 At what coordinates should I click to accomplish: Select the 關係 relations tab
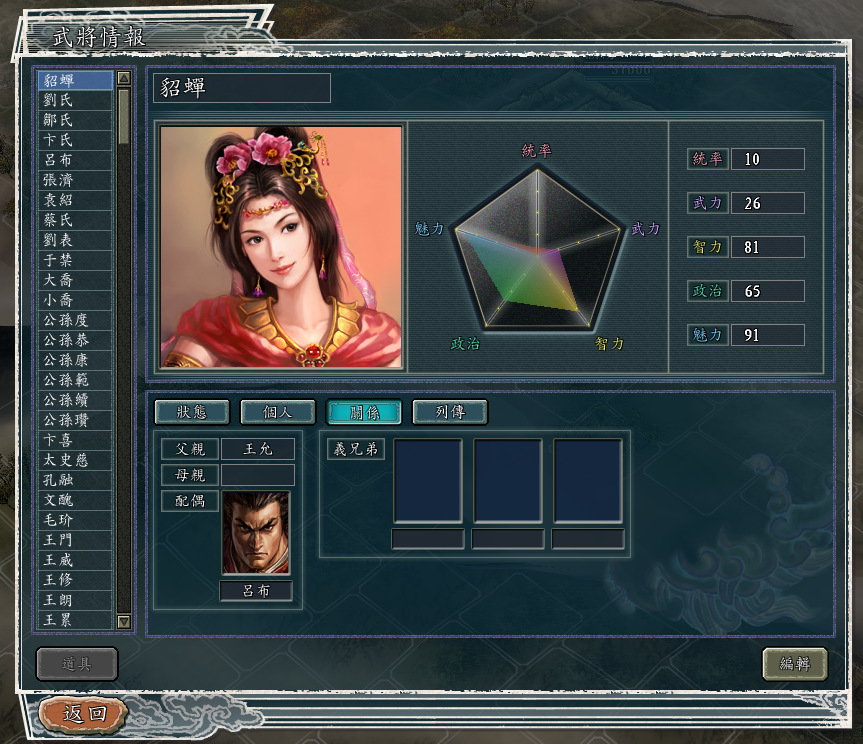(x=363, y=412)
